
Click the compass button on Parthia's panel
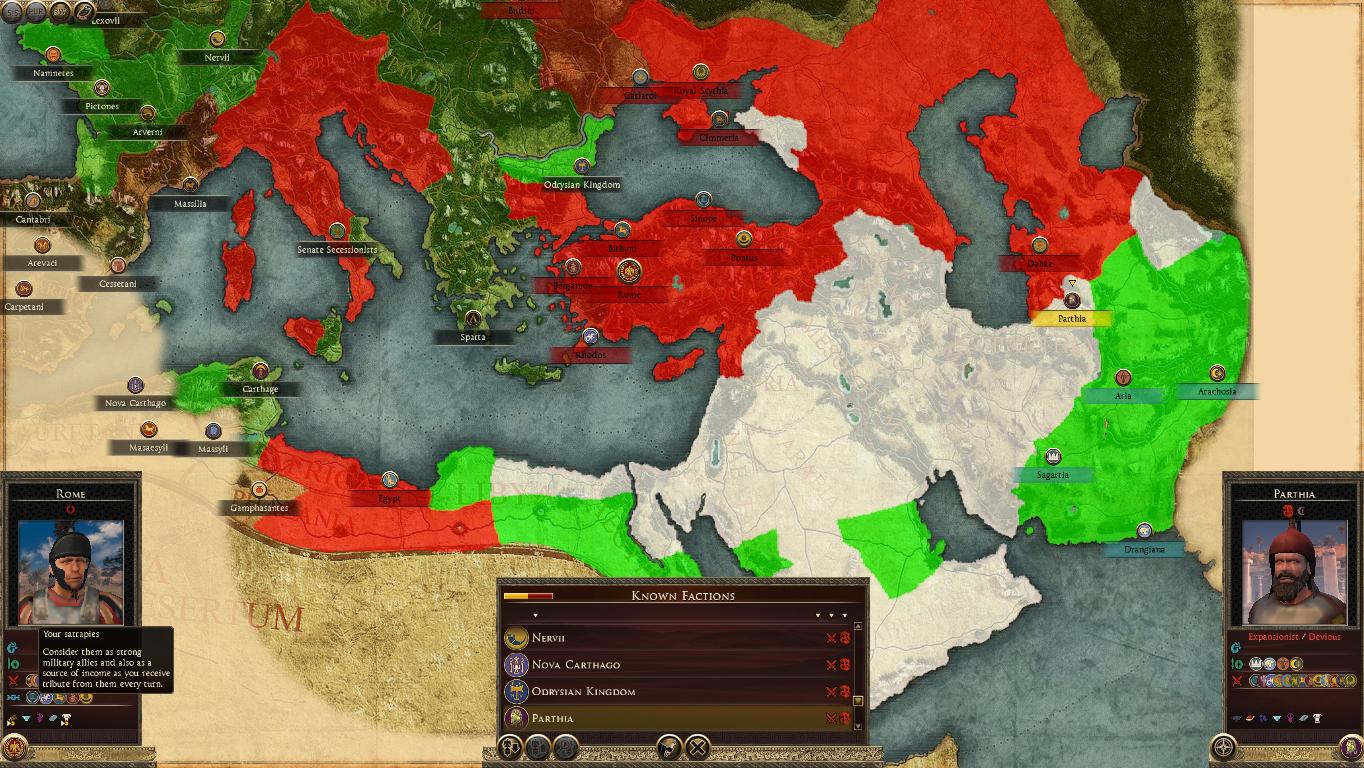[x=1223, y=746]
